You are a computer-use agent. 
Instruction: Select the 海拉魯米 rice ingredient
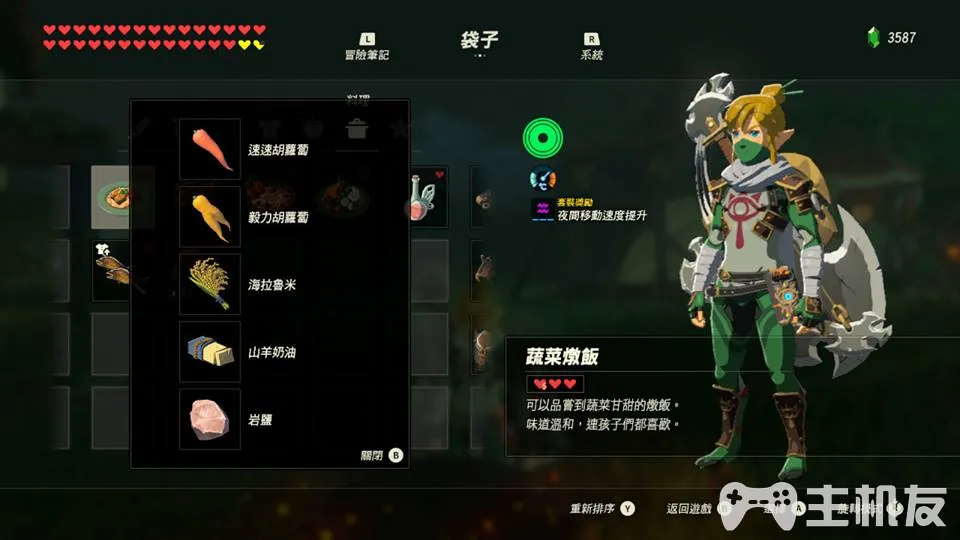210,284
